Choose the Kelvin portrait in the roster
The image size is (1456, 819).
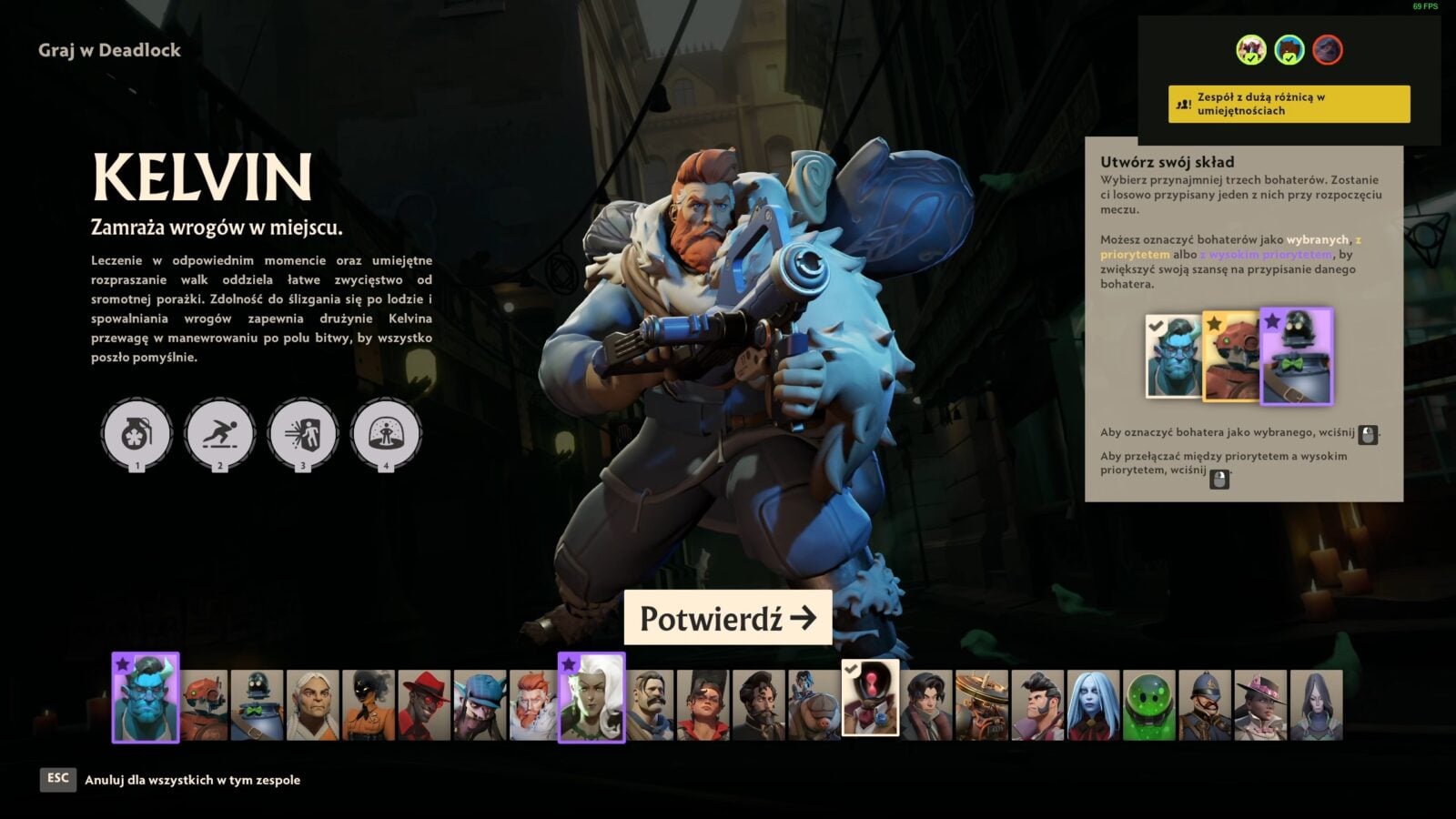(534, 705)
